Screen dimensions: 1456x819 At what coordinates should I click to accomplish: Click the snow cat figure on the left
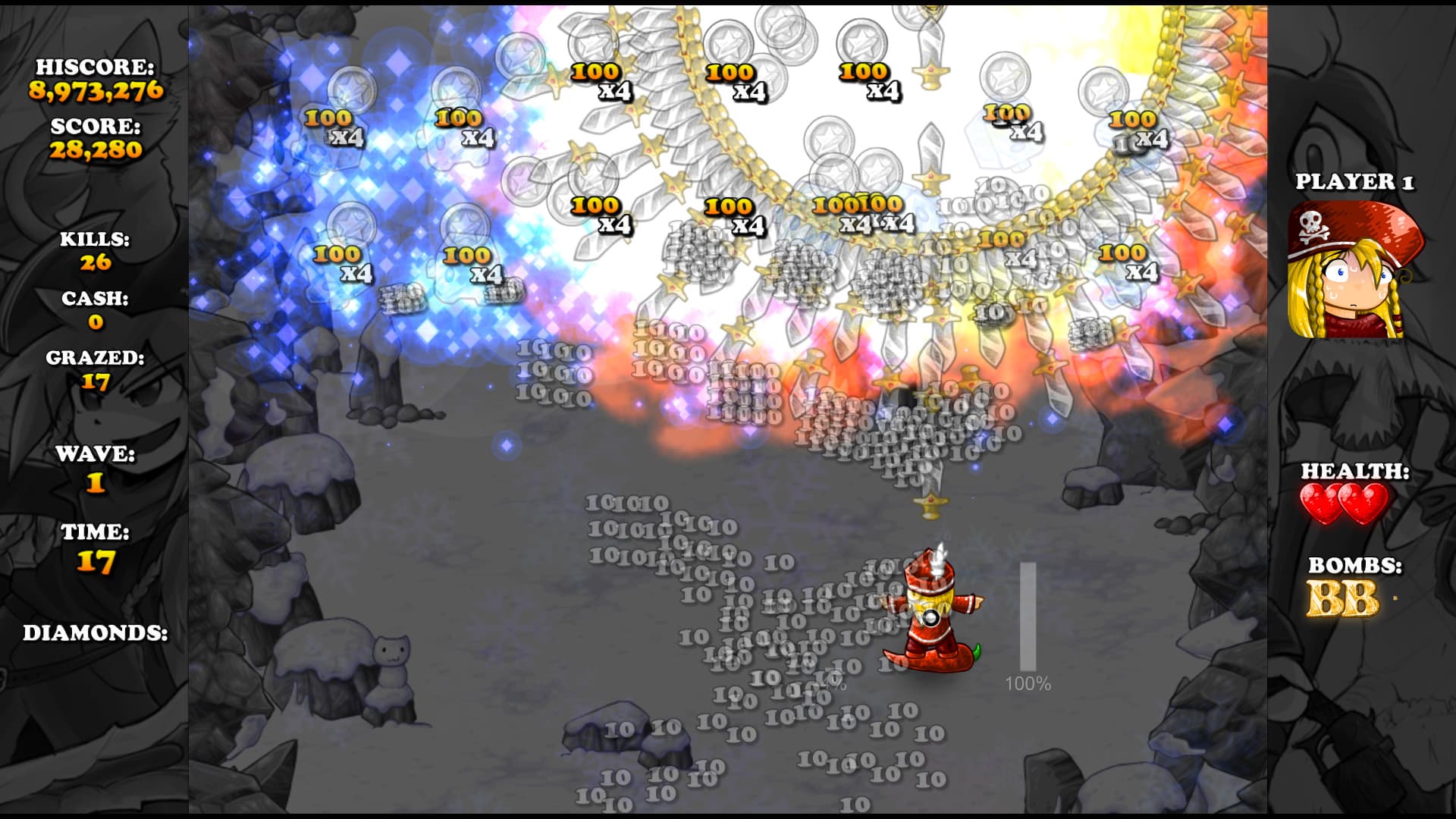click(394, 661)
